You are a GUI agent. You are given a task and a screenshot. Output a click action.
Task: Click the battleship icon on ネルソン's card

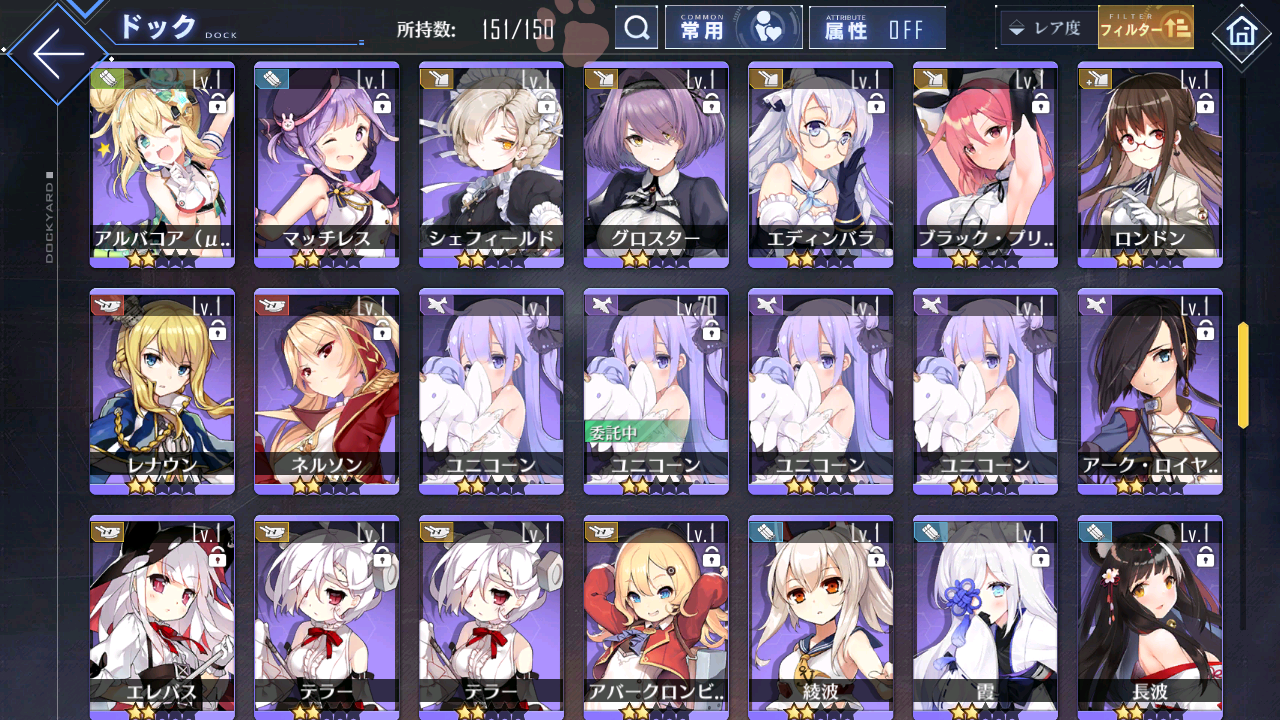click(270, 303)
